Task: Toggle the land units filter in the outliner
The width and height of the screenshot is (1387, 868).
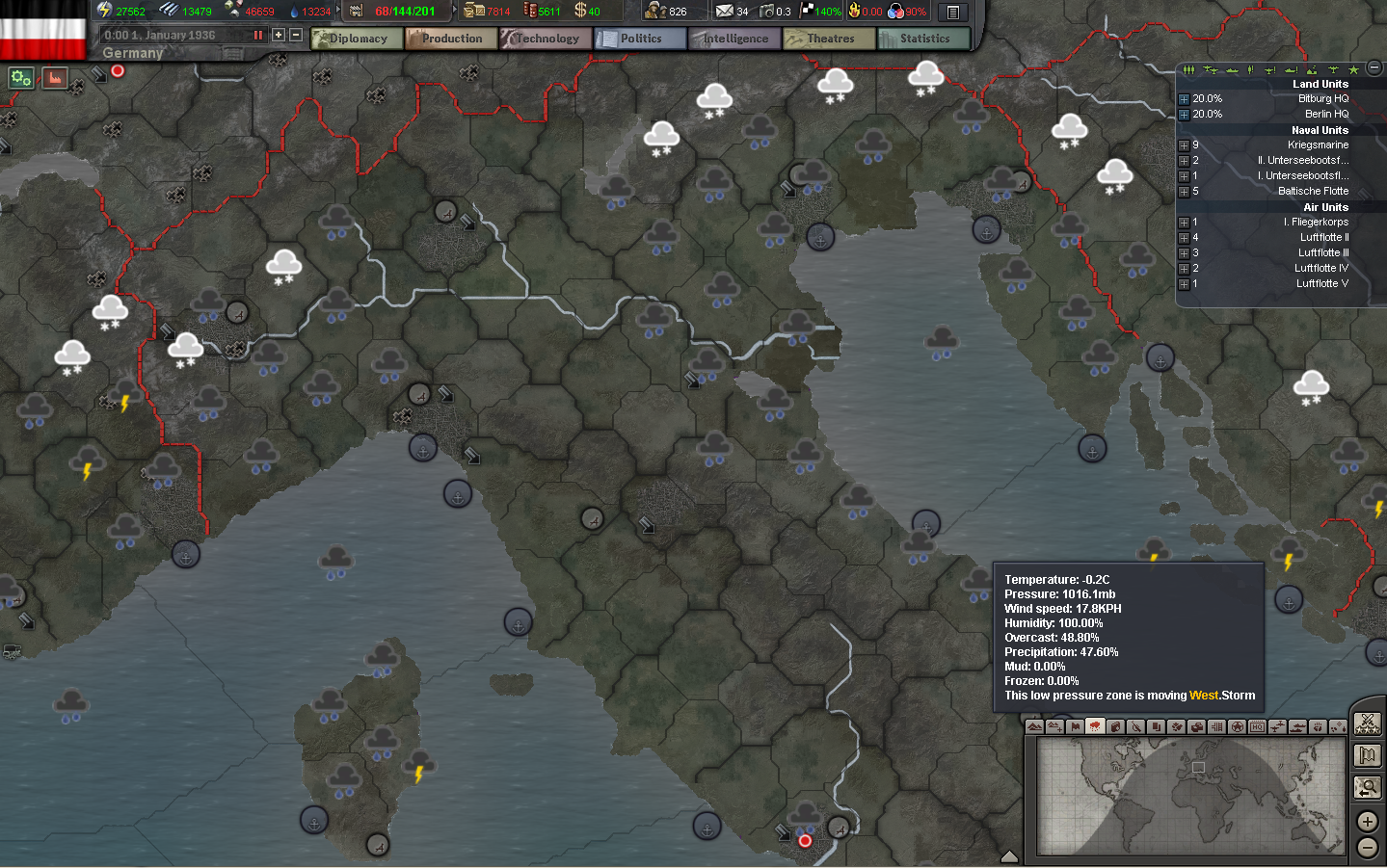Action: pos(1189,69)
